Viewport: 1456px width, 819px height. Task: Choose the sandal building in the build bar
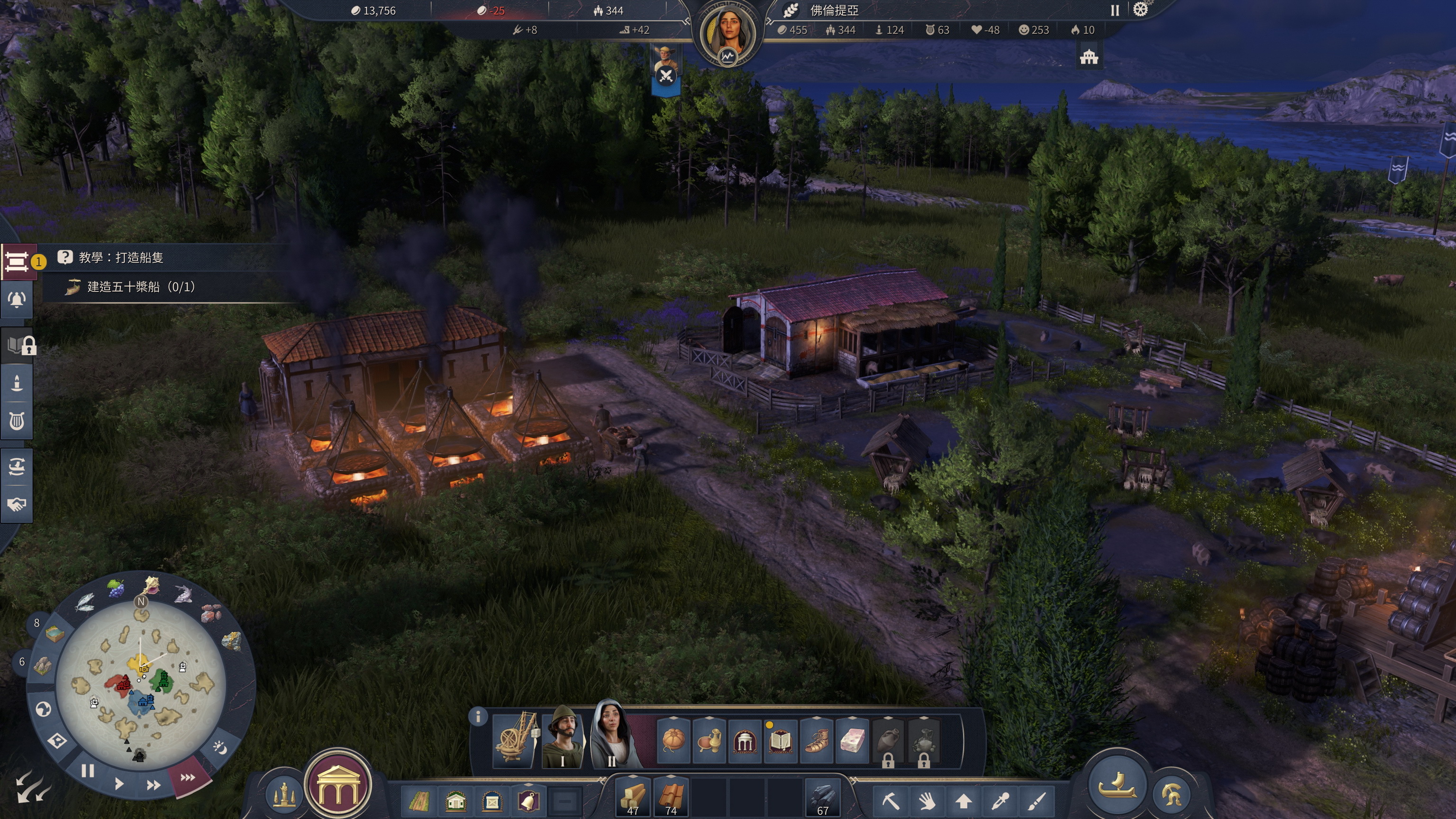click(816, 740)
